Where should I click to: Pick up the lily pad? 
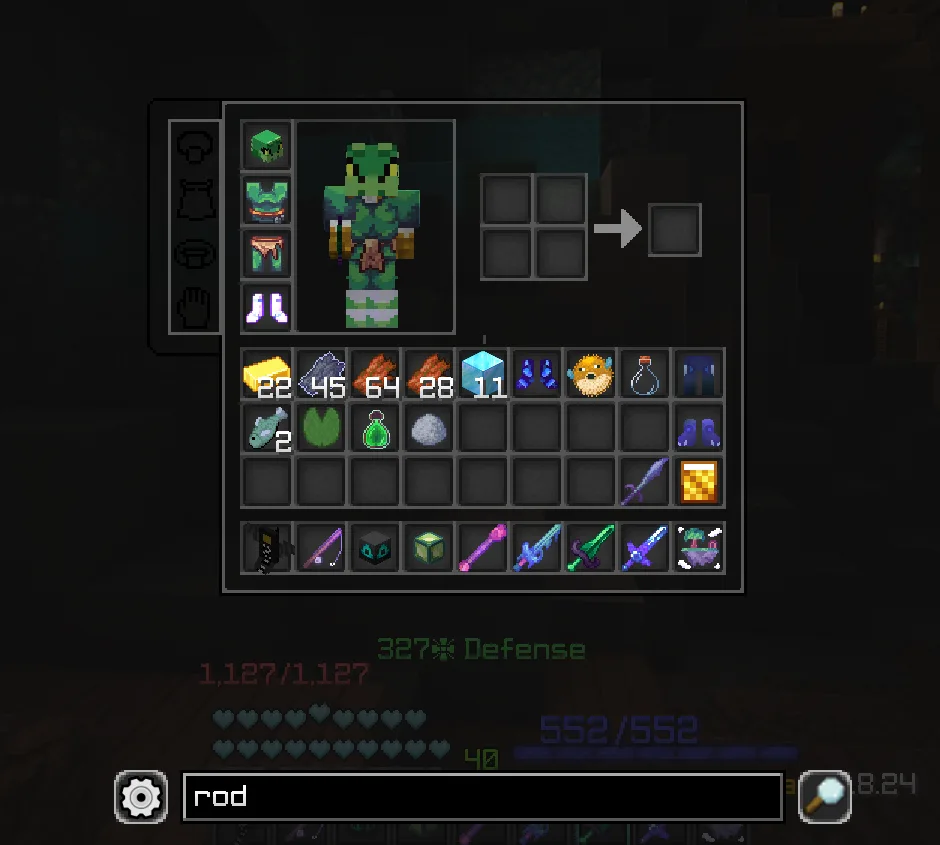click(x=321, y=428)
